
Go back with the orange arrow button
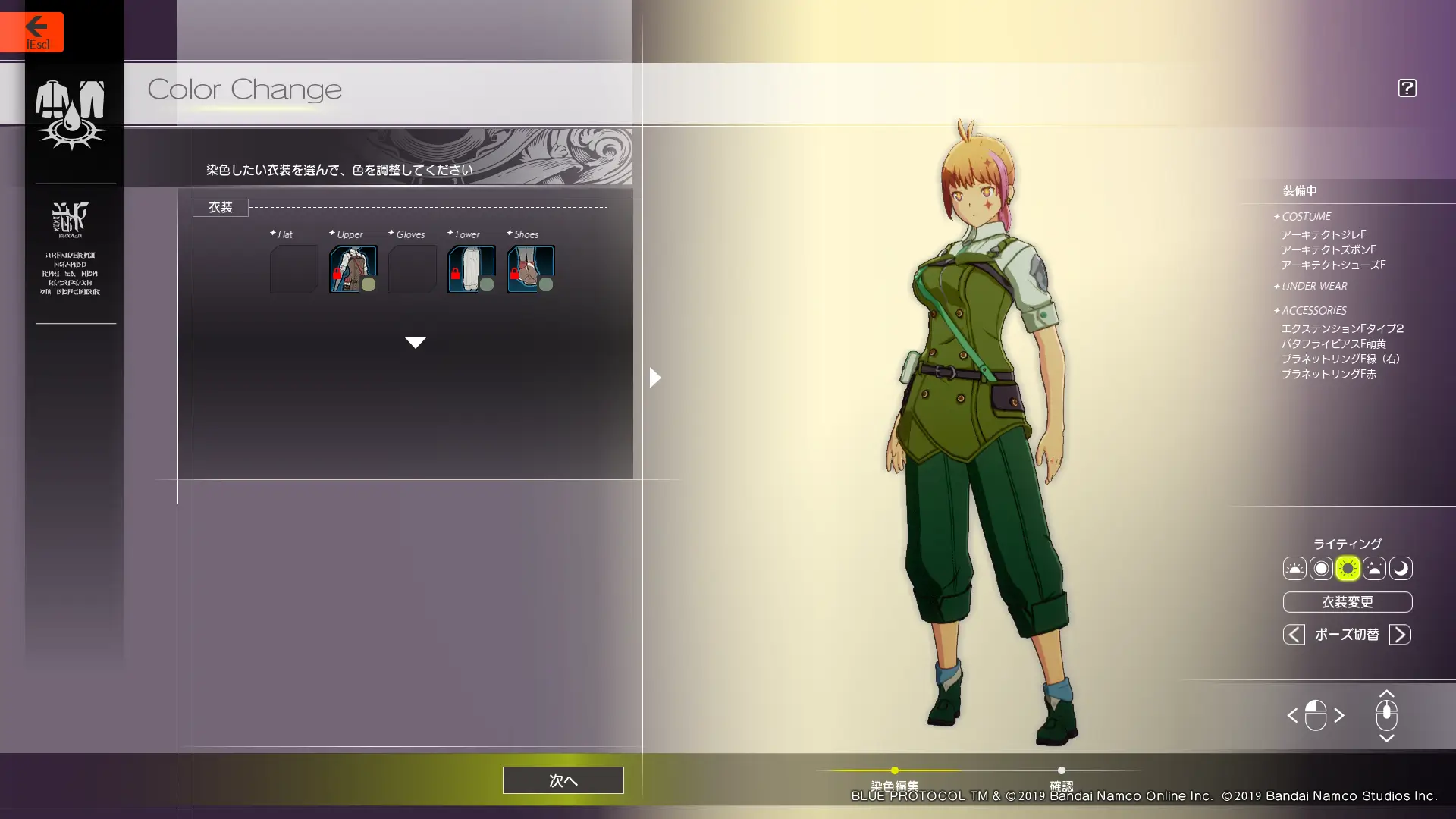point(32,31)
